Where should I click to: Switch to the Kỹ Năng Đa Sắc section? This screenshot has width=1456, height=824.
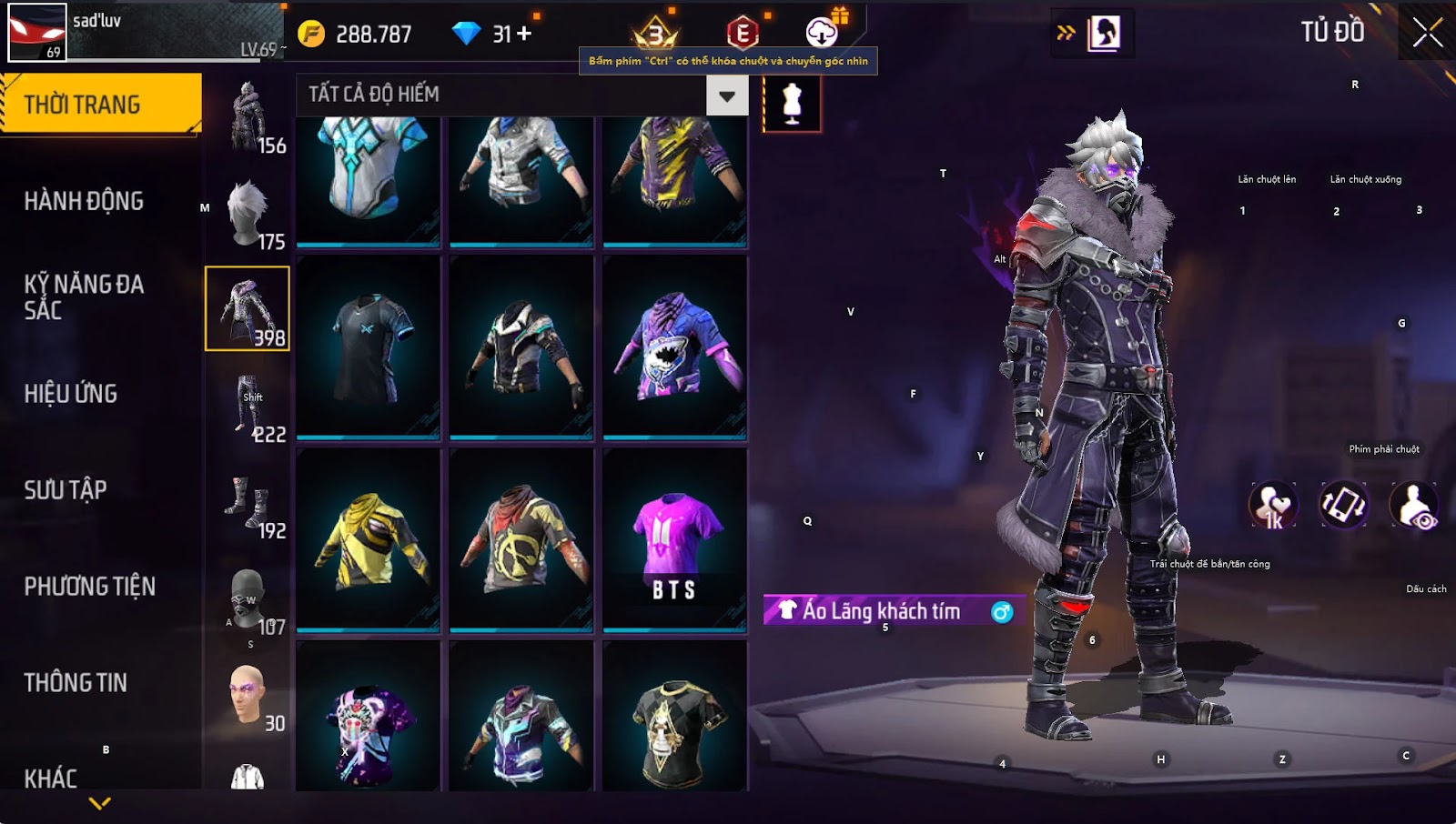pos(84,297)
